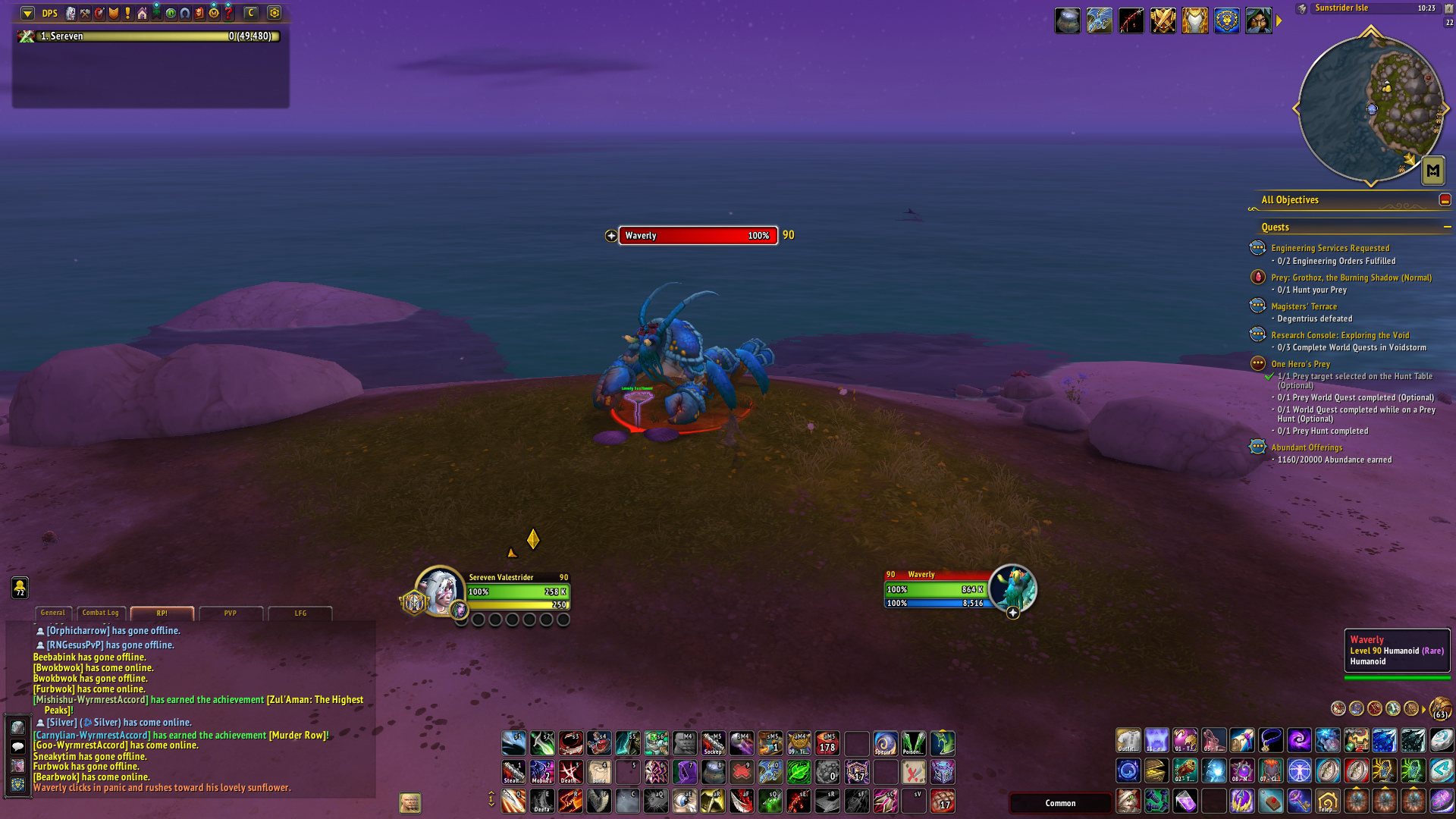Click the Outfit shirt icon slot
The height and width of the screenshot is (819, 1456).
click(1128, 740)
